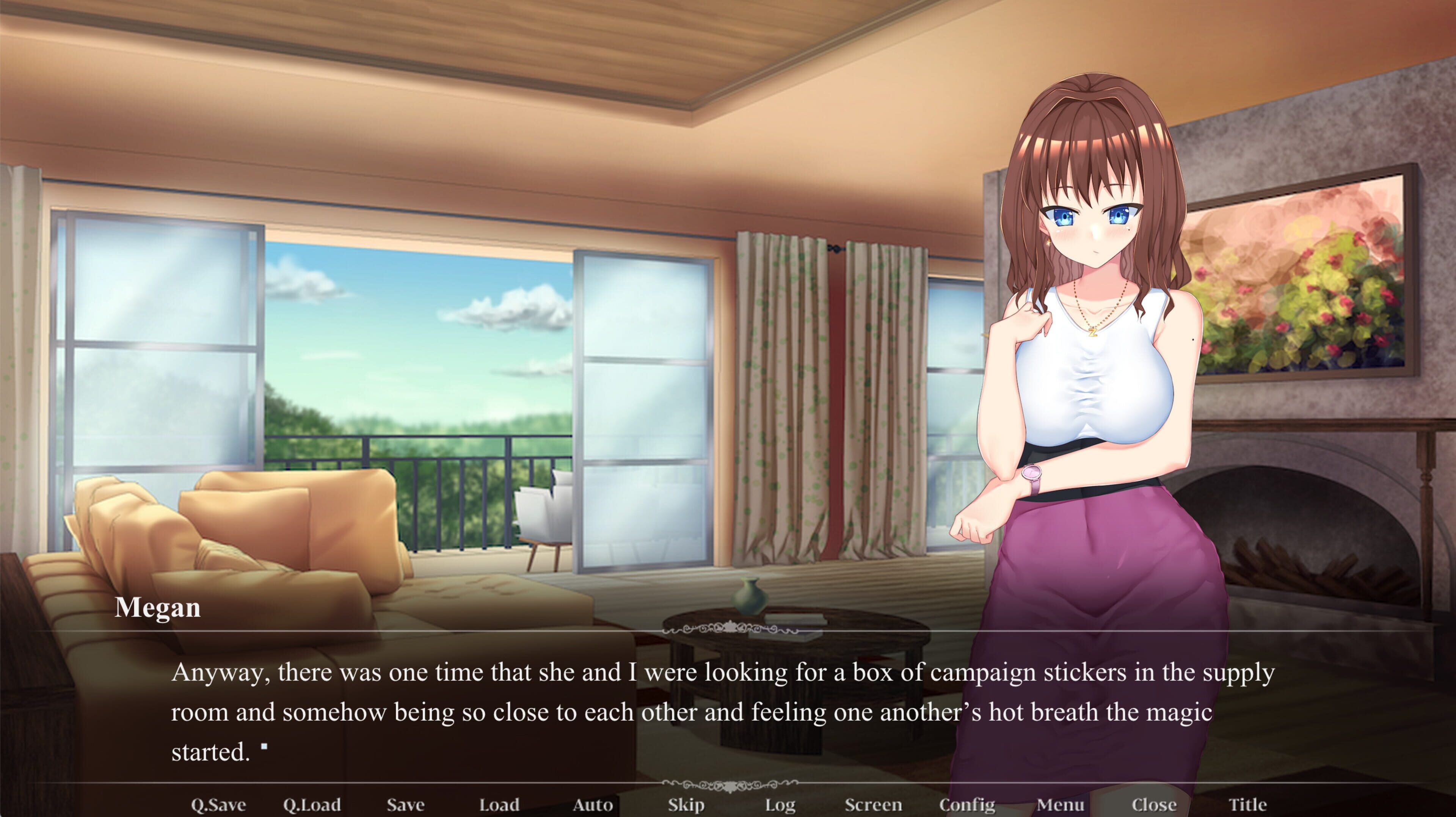Image resolution: width=1456 pixels, height=817 pixels.
Task: Show the dialogue Log history
Action: [780, 804]
